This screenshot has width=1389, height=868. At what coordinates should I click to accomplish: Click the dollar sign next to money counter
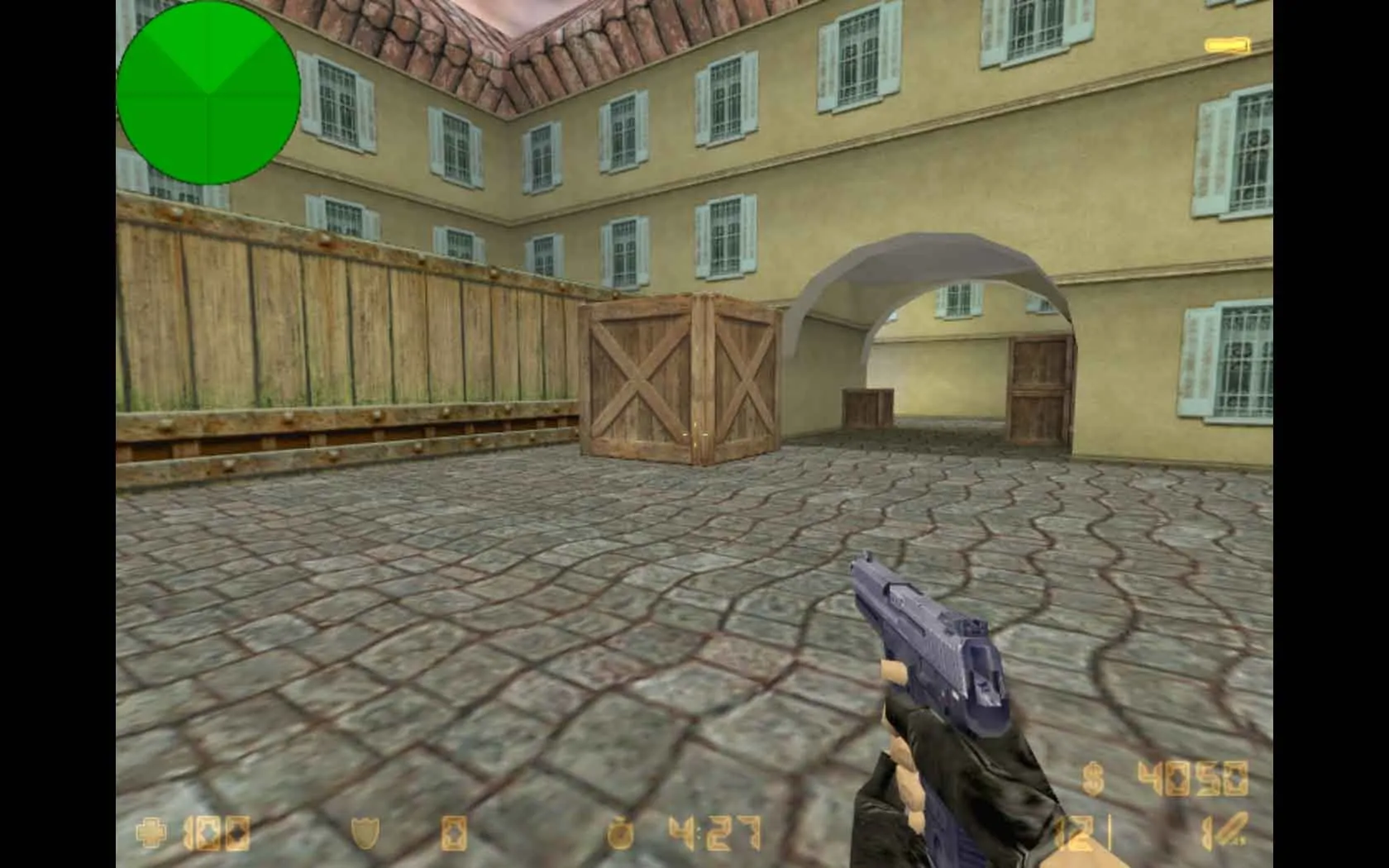click(1093, 777)
